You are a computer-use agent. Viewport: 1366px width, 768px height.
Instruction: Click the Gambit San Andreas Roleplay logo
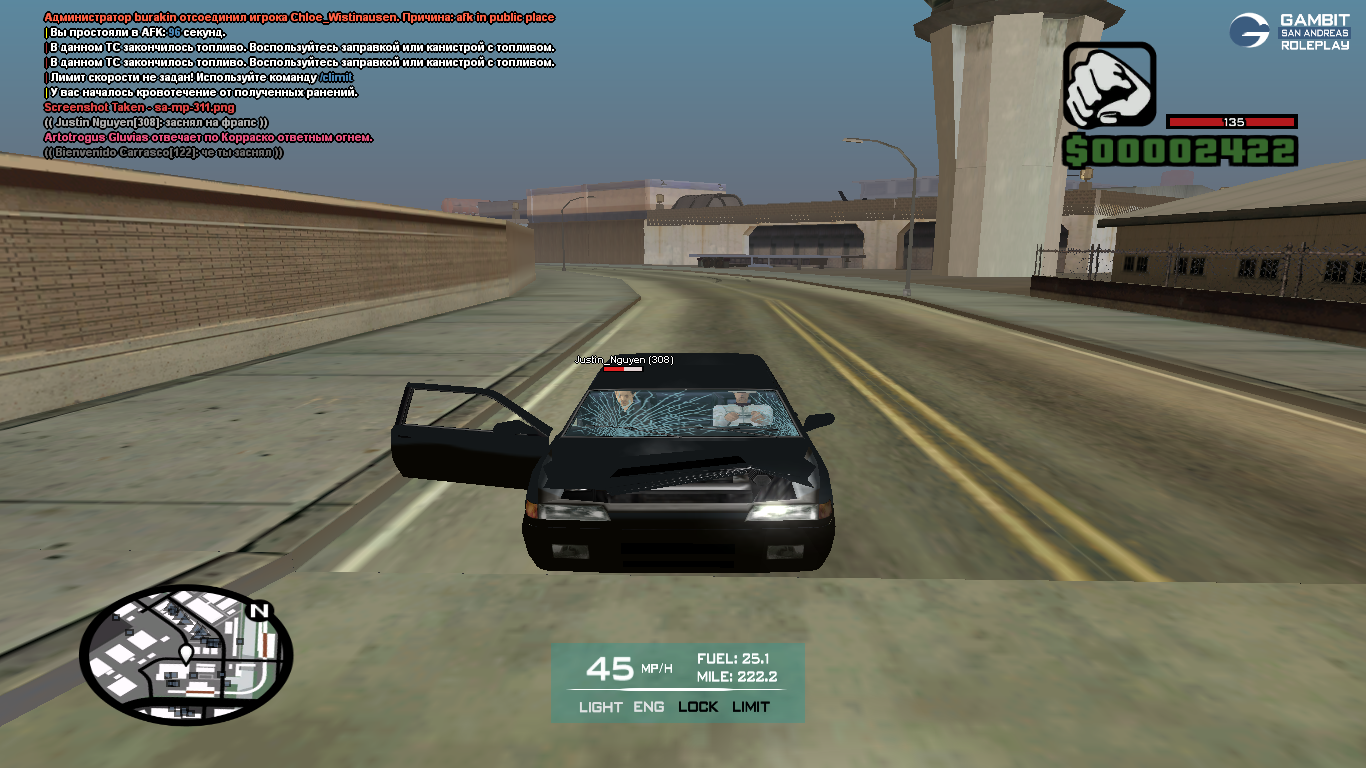click(1289, 31)
